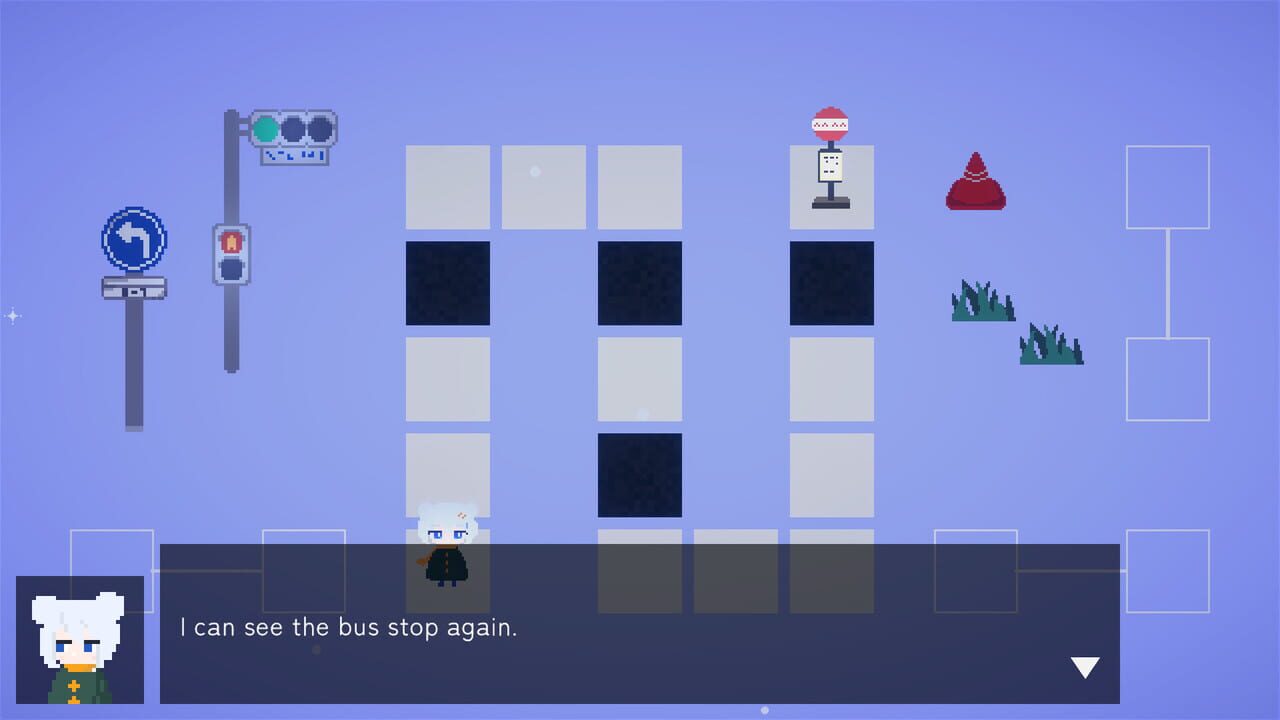Toggle the dark tile below the bus stop
This screenshot has width=1280, height=720.
(831, 283)
